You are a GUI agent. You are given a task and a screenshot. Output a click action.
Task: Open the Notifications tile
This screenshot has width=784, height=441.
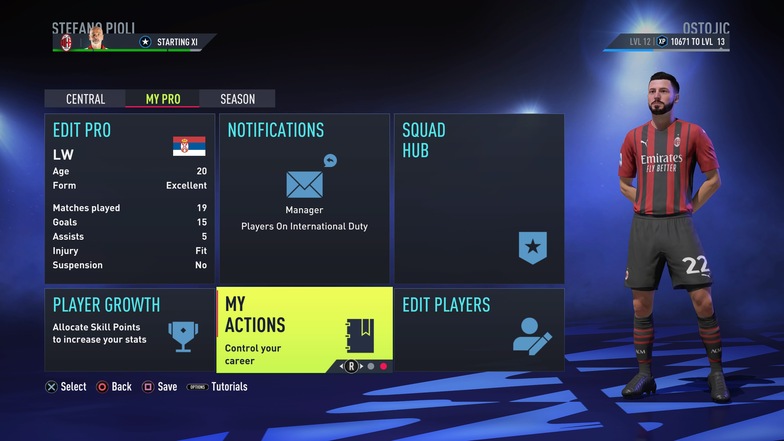tap(304, 198)
